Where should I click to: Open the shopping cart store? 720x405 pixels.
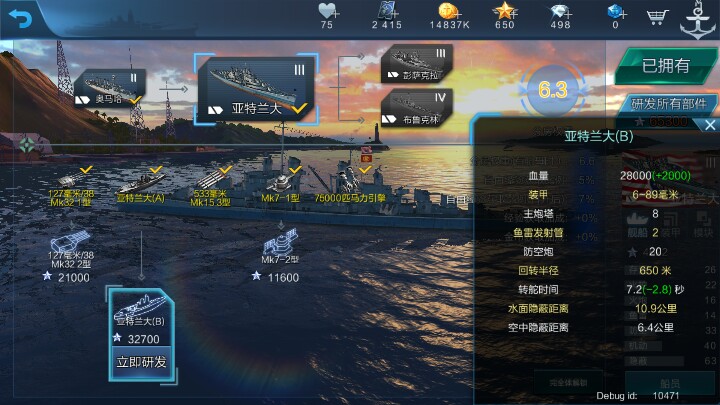tap(657, 16)
